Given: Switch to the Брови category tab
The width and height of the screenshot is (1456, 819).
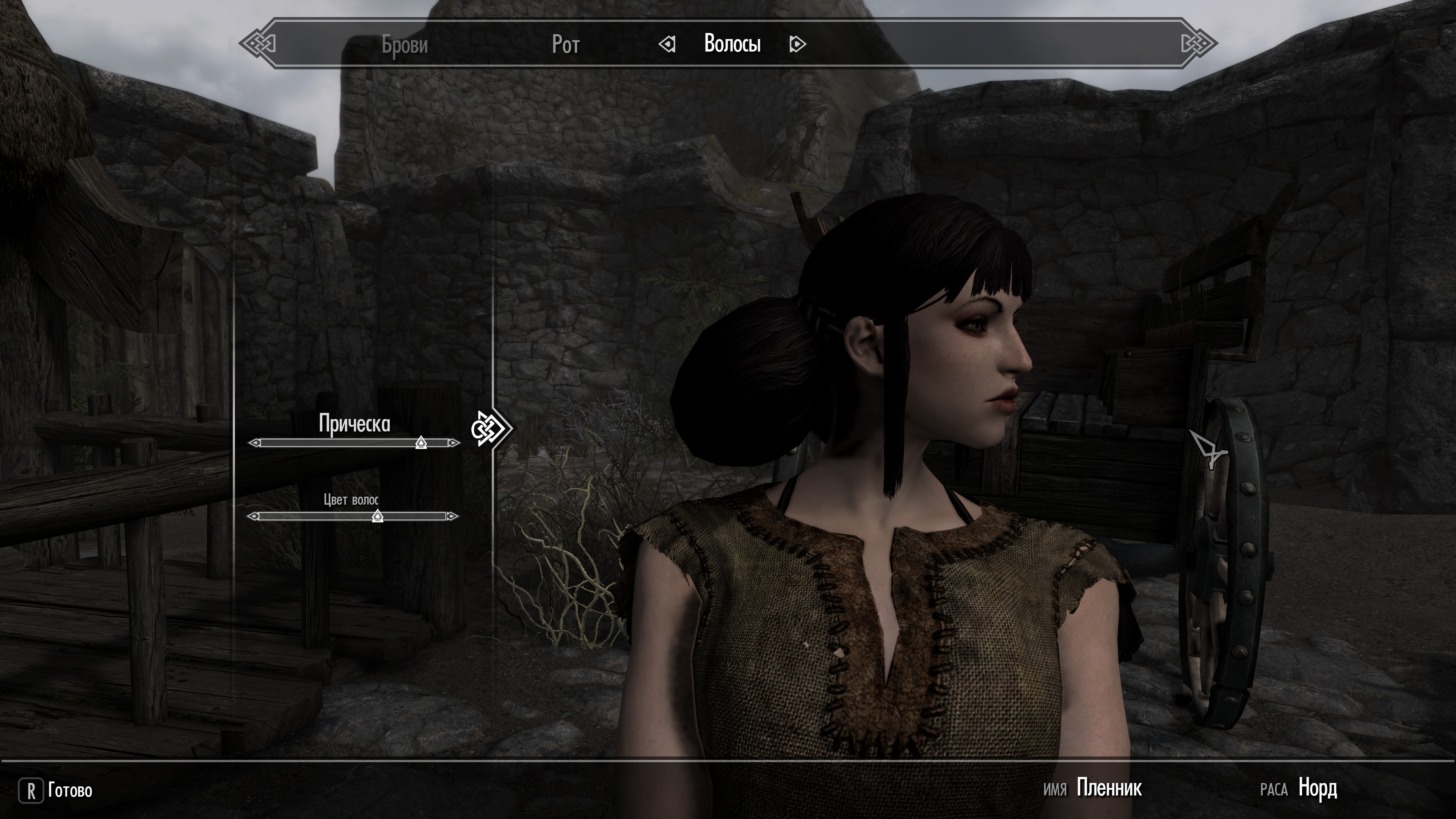Looking at the screenshot, I should click(x=405, y=44).
